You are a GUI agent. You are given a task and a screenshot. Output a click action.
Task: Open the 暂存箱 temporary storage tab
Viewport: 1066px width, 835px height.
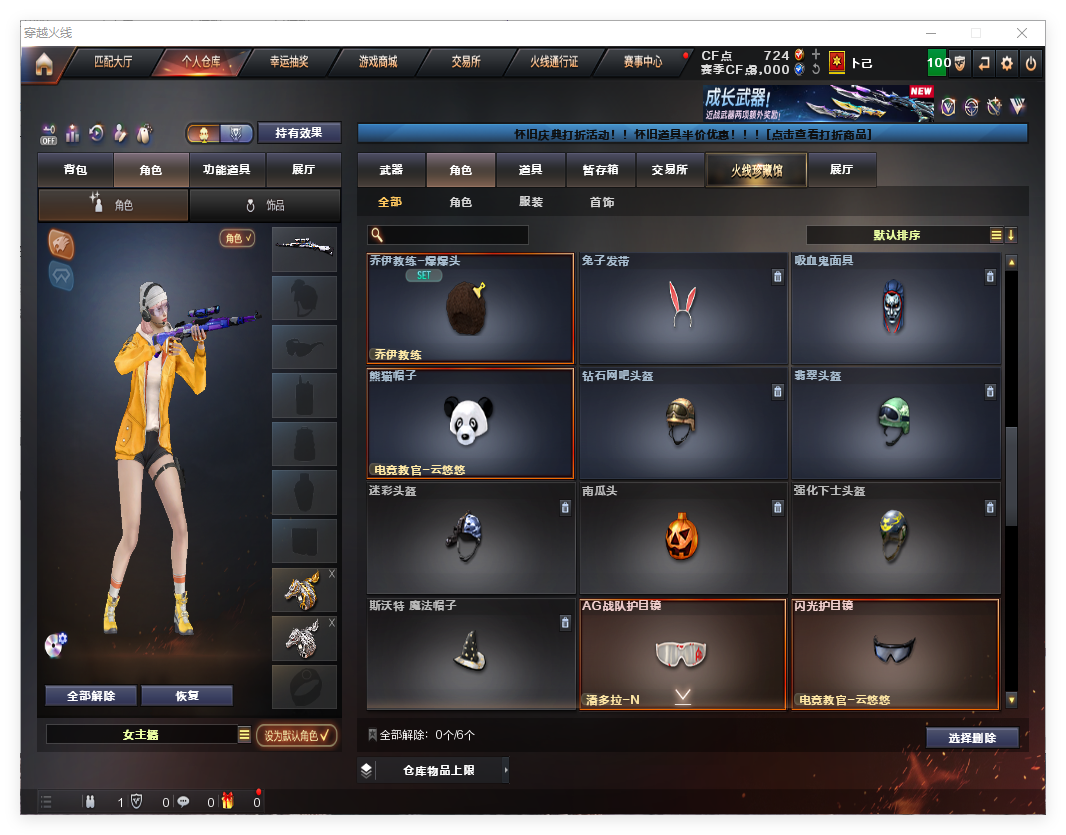[600, 170]
